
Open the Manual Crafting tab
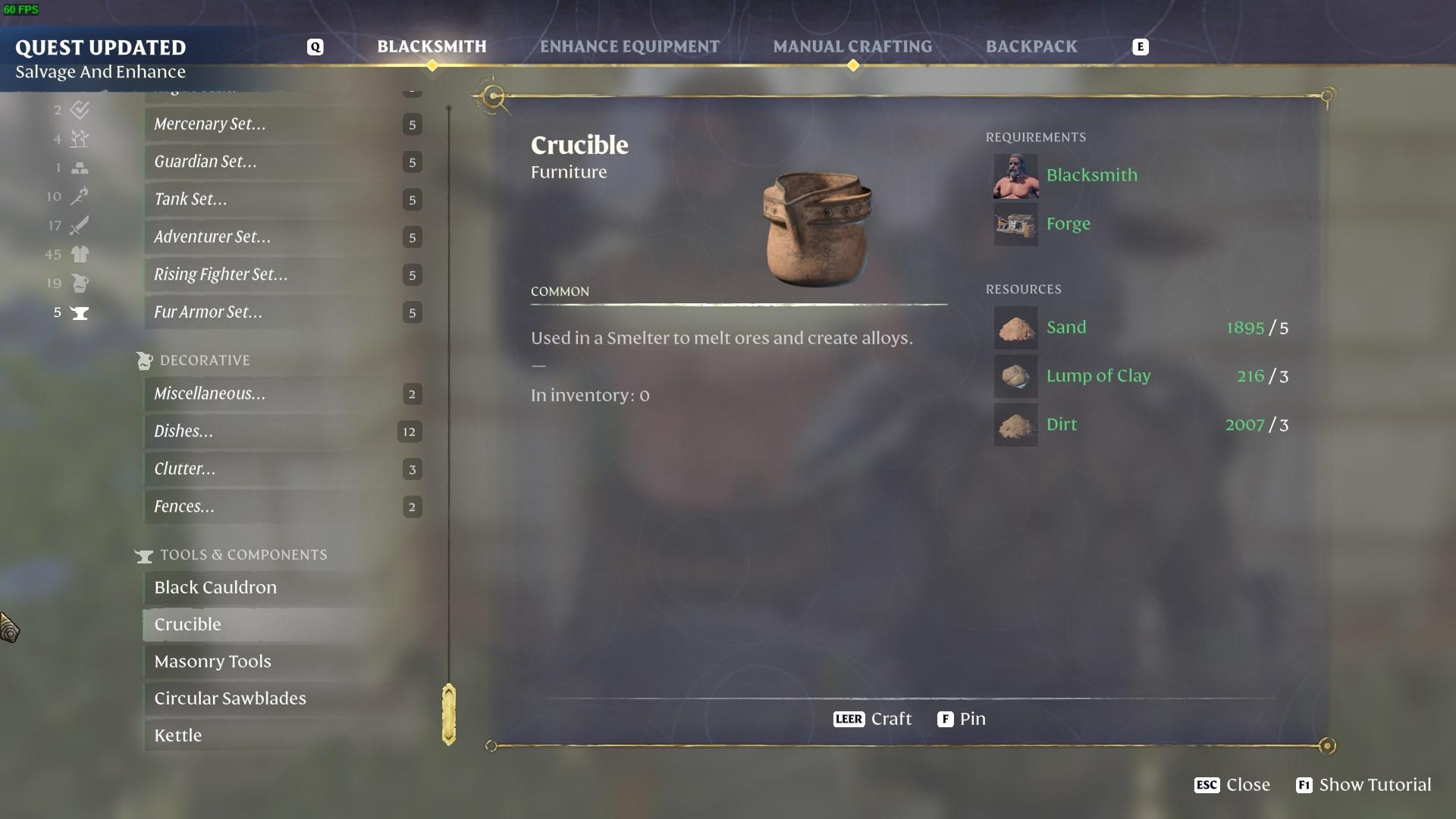tap(852, 47)
